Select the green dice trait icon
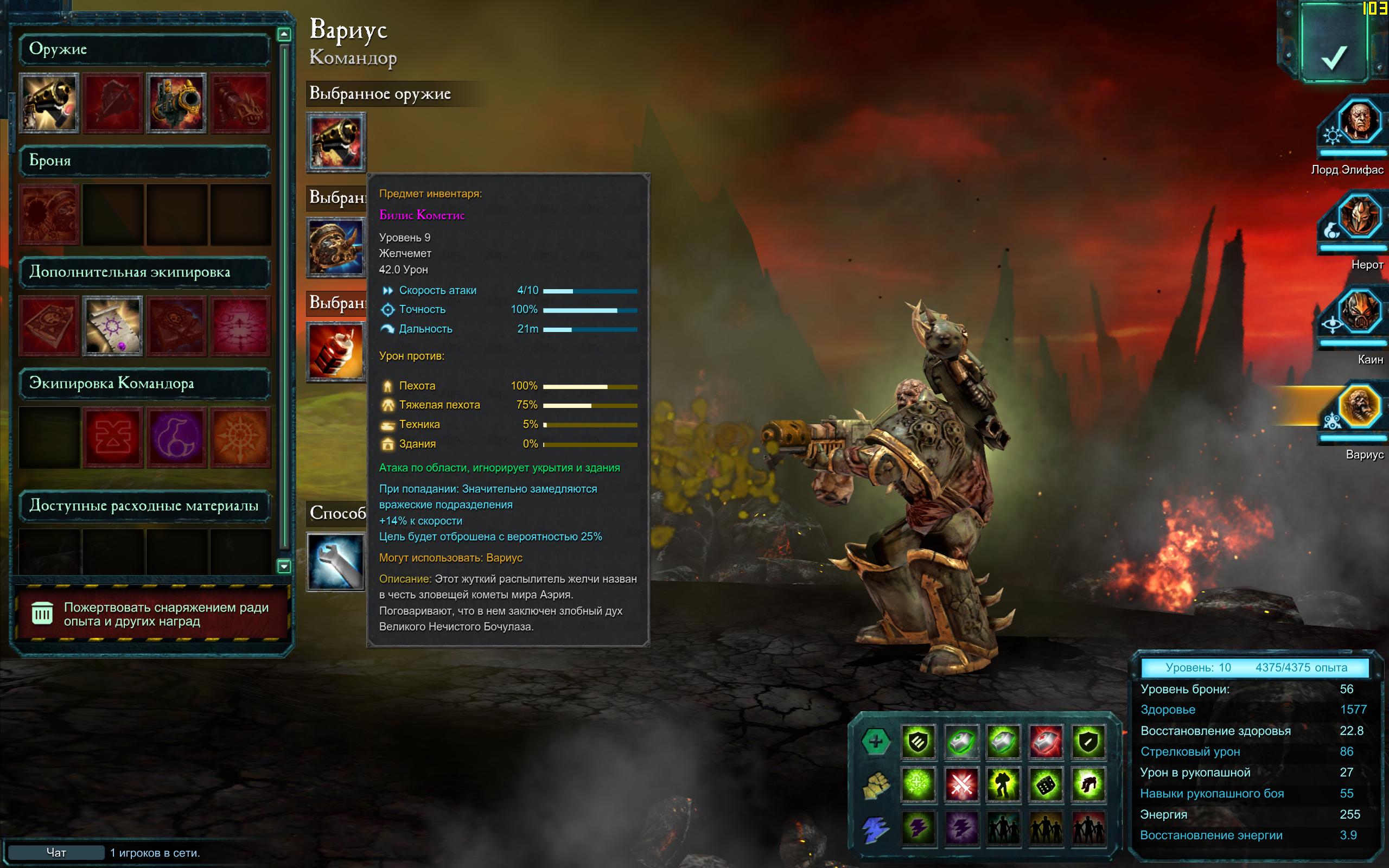The width and height of the screenshot is (1389, 868). 1046,785
